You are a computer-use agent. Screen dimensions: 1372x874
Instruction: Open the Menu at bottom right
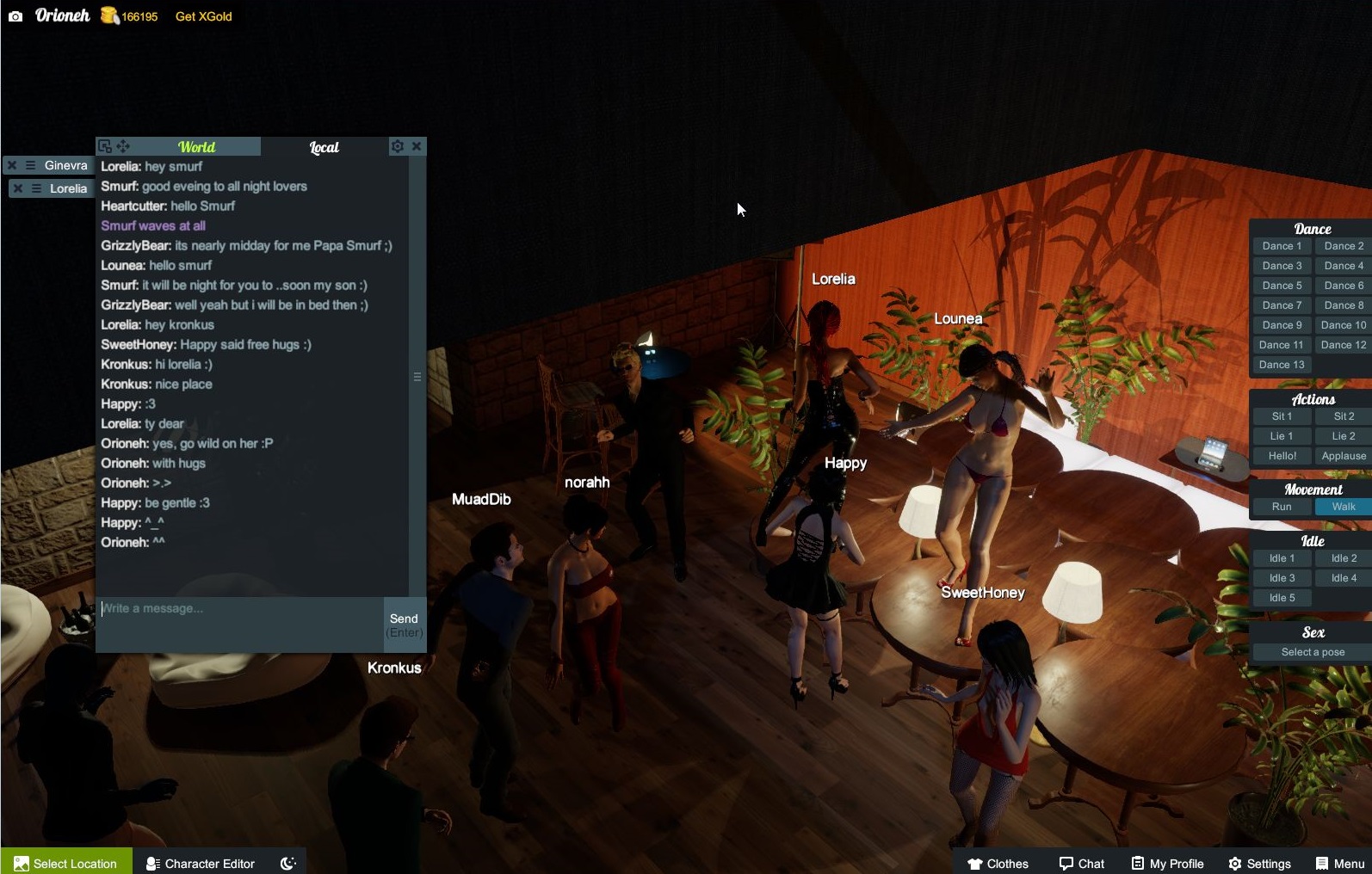click(x=1340, y=863)
